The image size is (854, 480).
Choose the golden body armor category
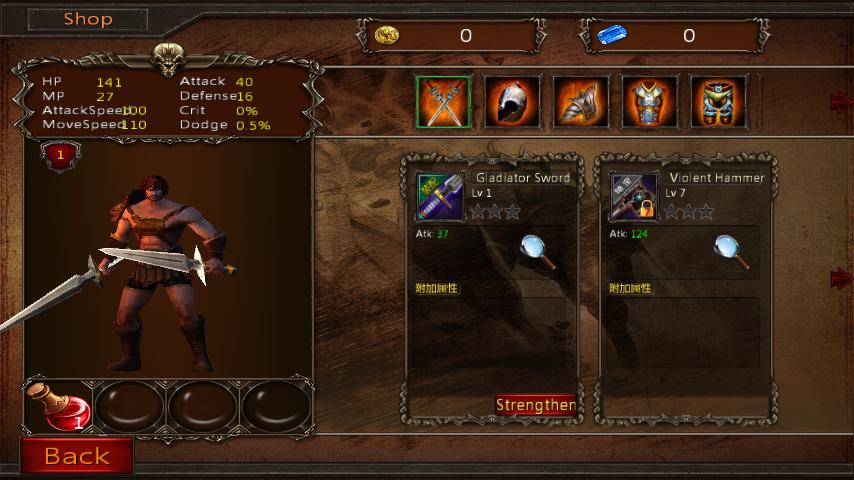pos(717,102)
